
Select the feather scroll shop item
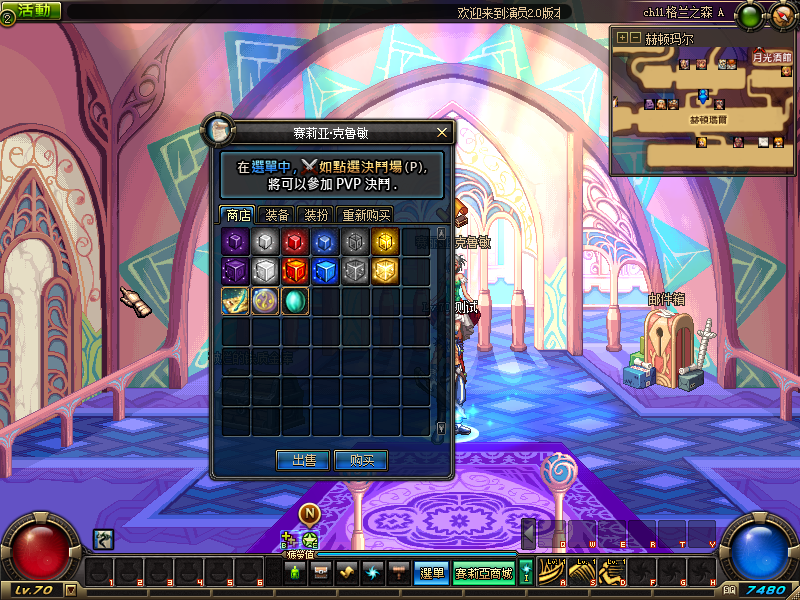click(x=235, y=301)
